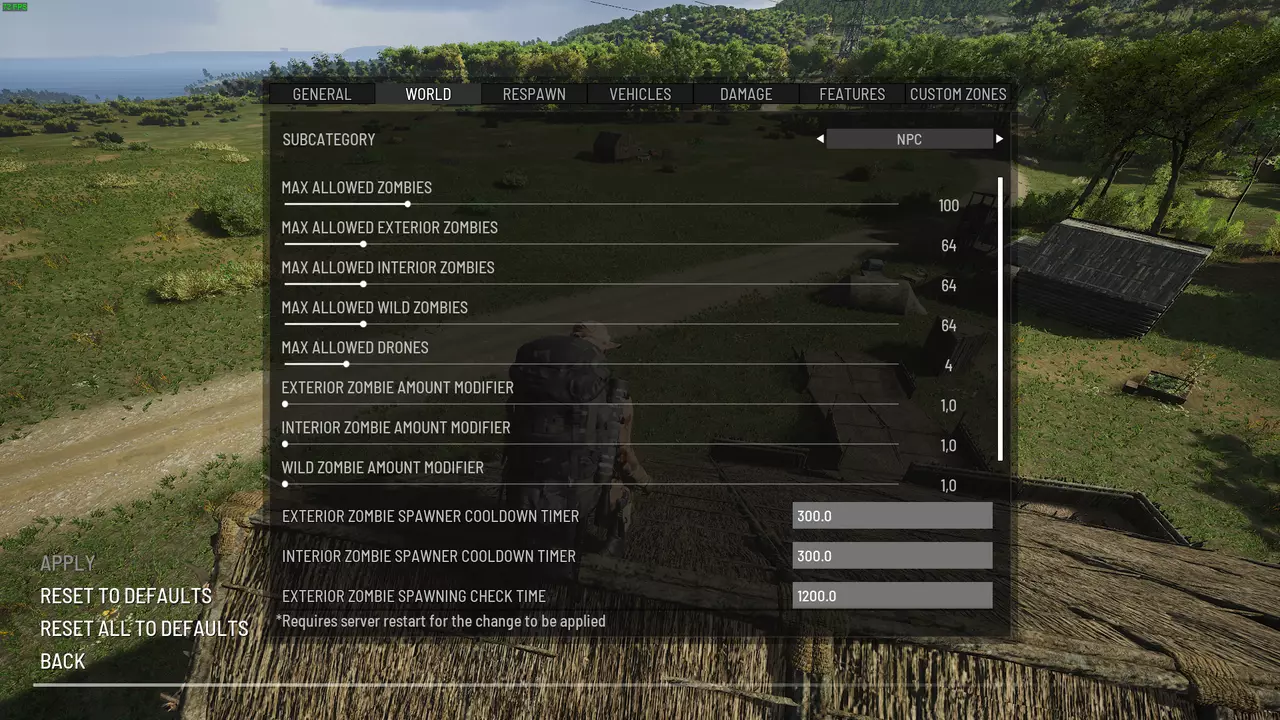Adjust the Max Allowed Zombies slider
This screenshot has width=1280, height=720.
click(x=408, y=204)
